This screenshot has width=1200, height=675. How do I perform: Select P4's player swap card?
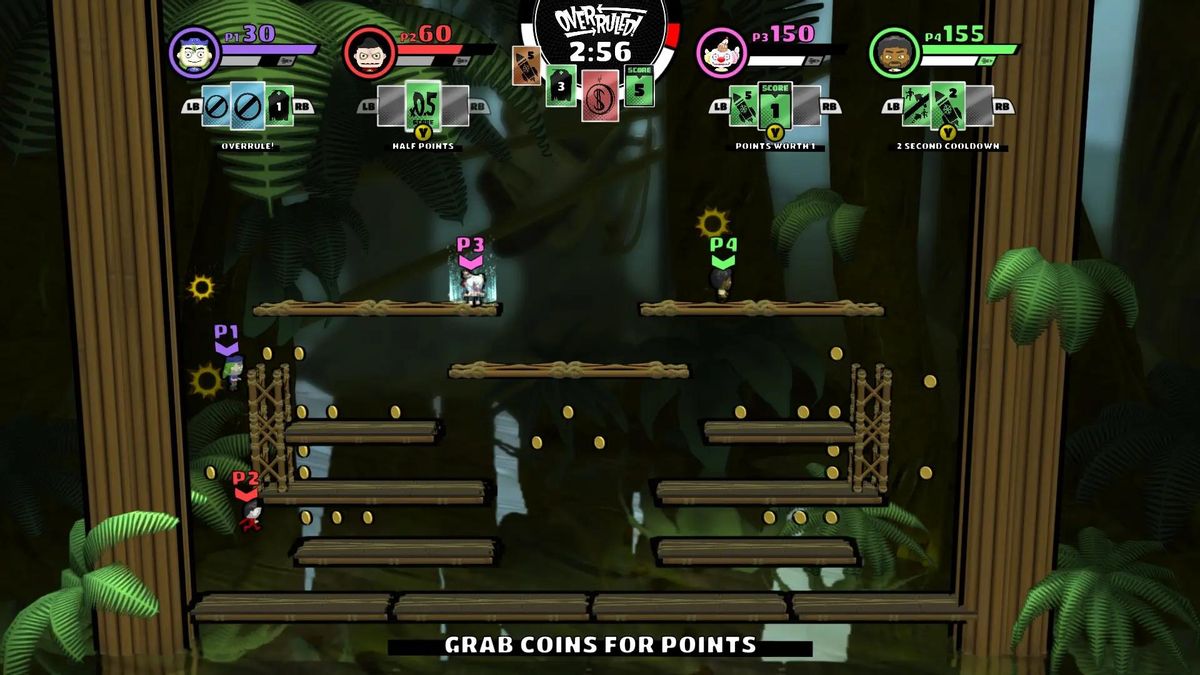[x=917, y=105]
